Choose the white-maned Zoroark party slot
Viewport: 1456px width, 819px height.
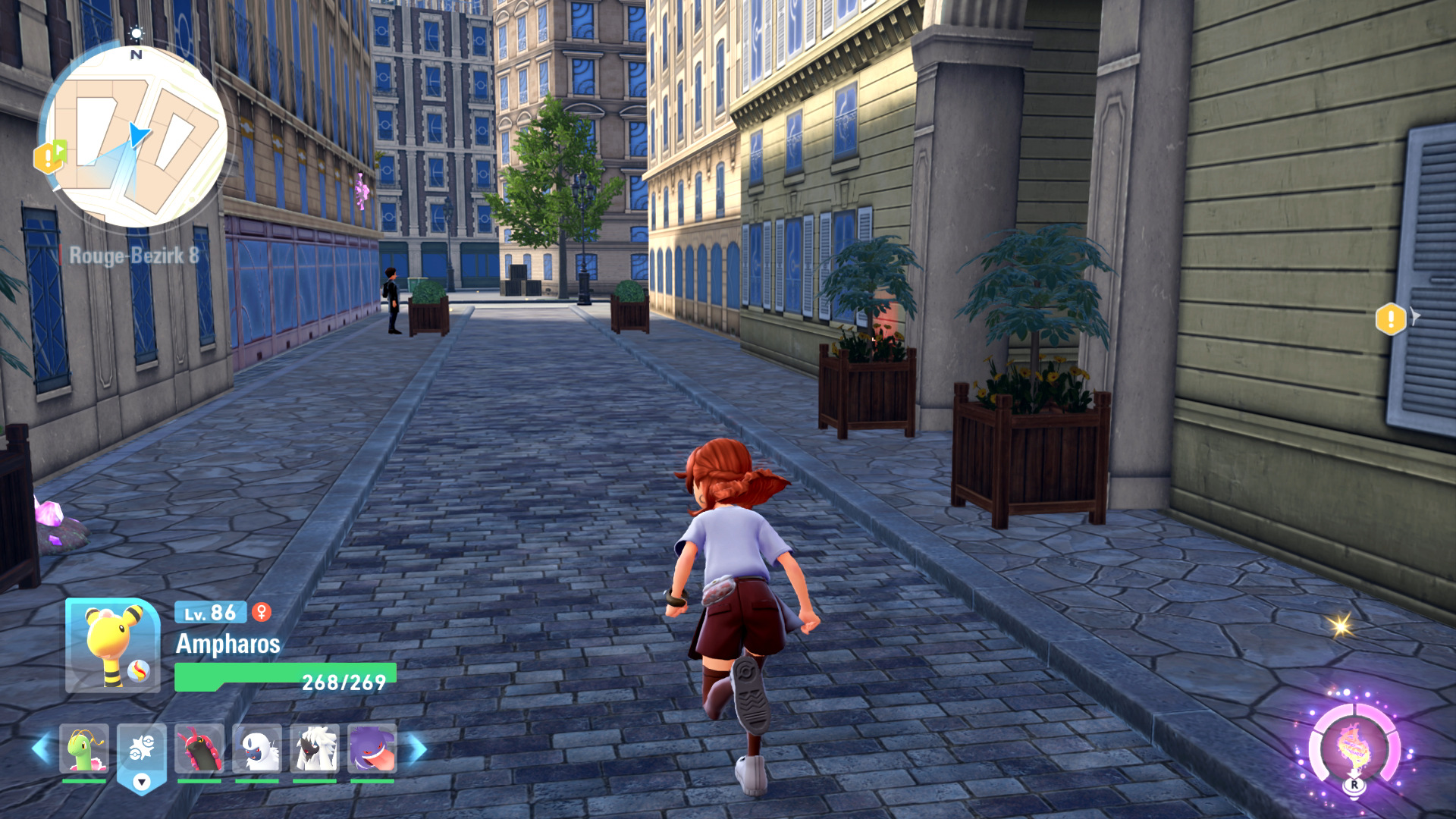tap(314, 748)
